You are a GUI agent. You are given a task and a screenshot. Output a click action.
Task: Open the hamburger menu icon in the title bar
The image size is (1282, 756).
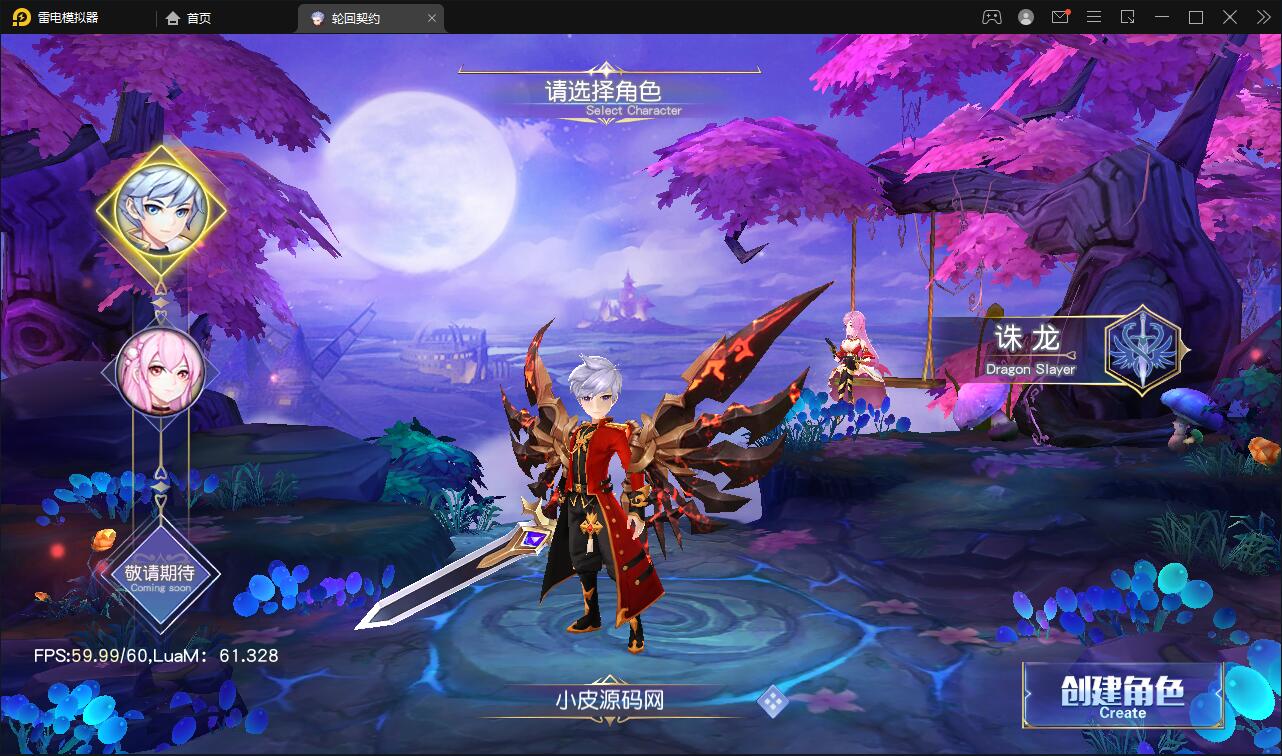click(1094, 17)
